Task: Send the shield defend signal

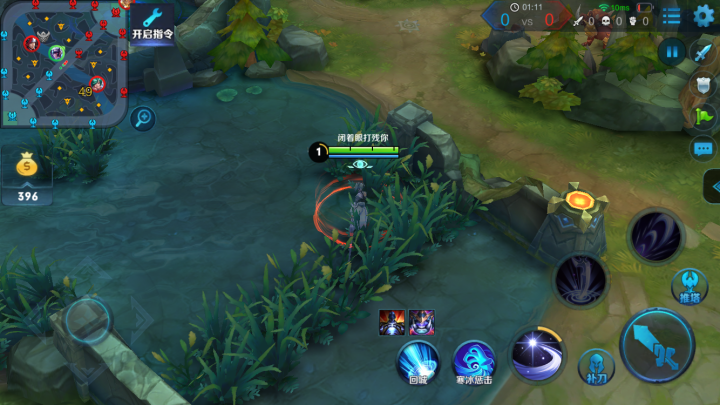Action: (703, 86)
